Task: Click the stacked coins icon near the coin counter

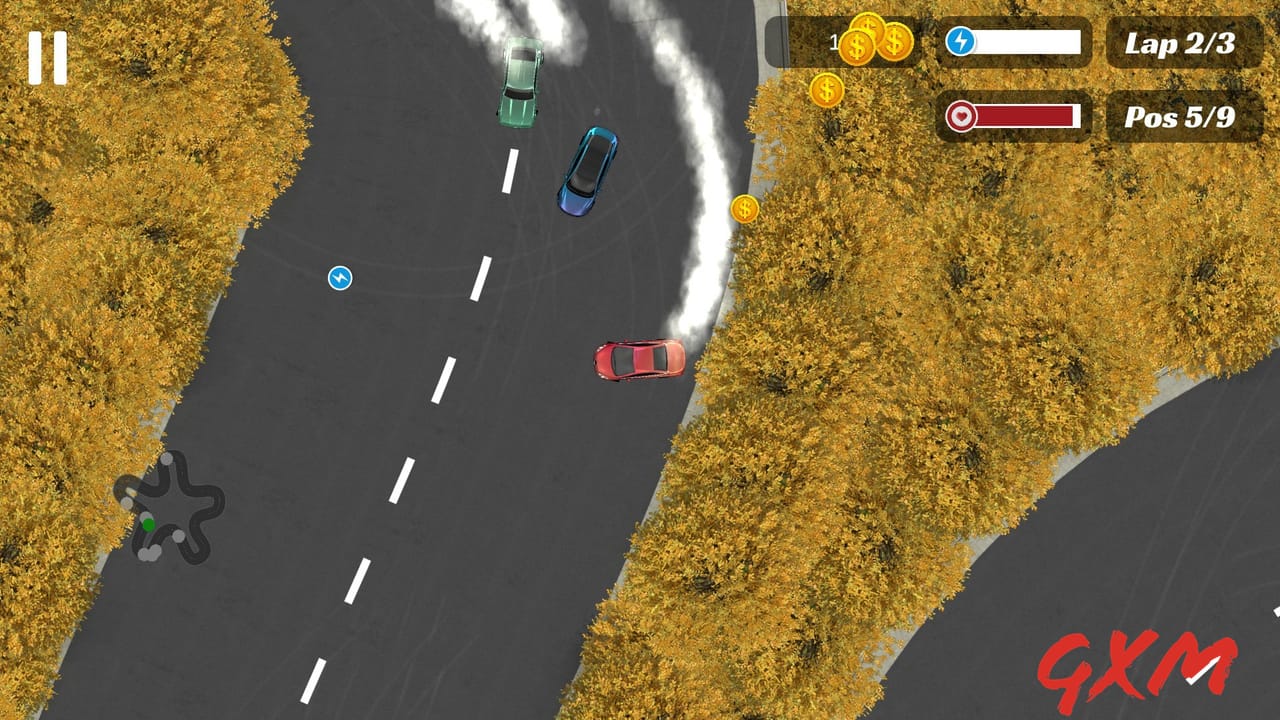Action: (x=878, y=40)
